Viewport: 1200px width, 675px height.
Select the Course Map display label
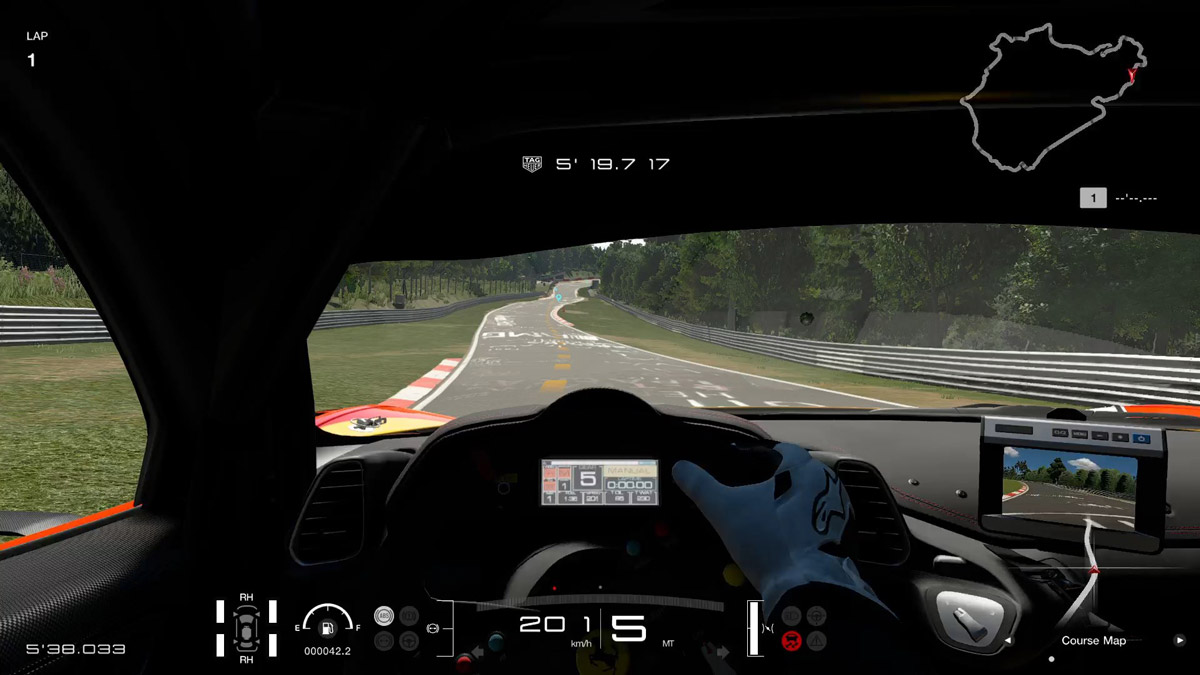1093,641
